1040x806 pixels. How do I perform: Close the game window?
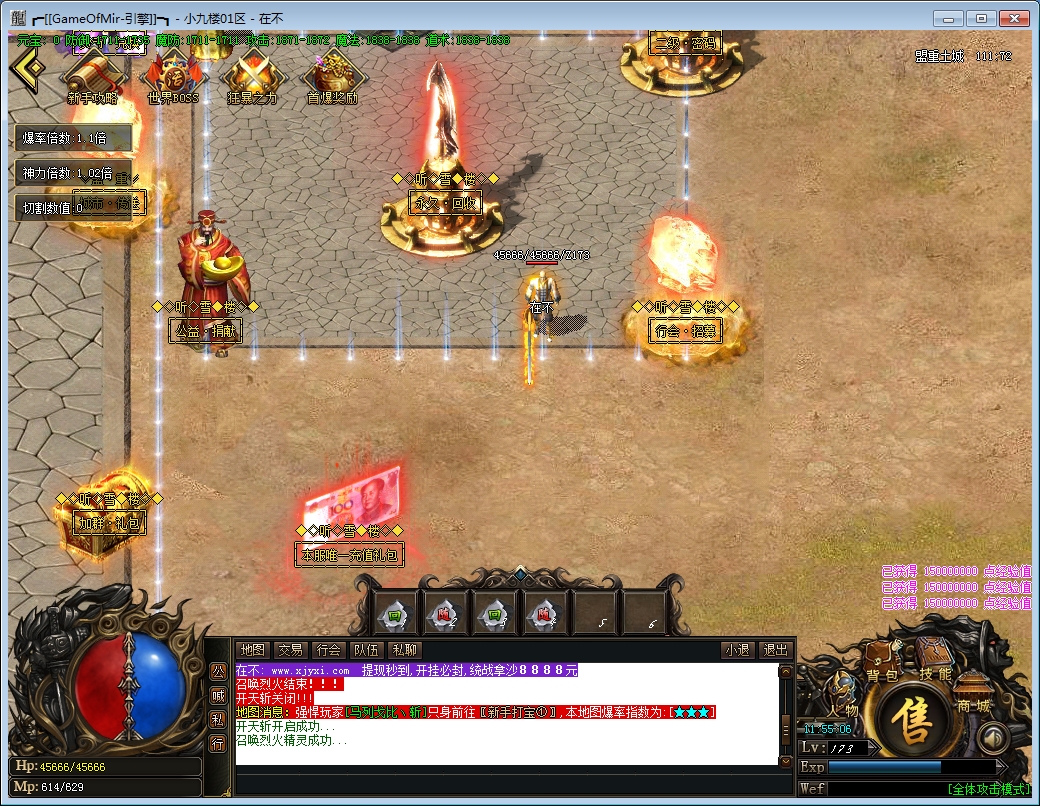coord(1013,18)
